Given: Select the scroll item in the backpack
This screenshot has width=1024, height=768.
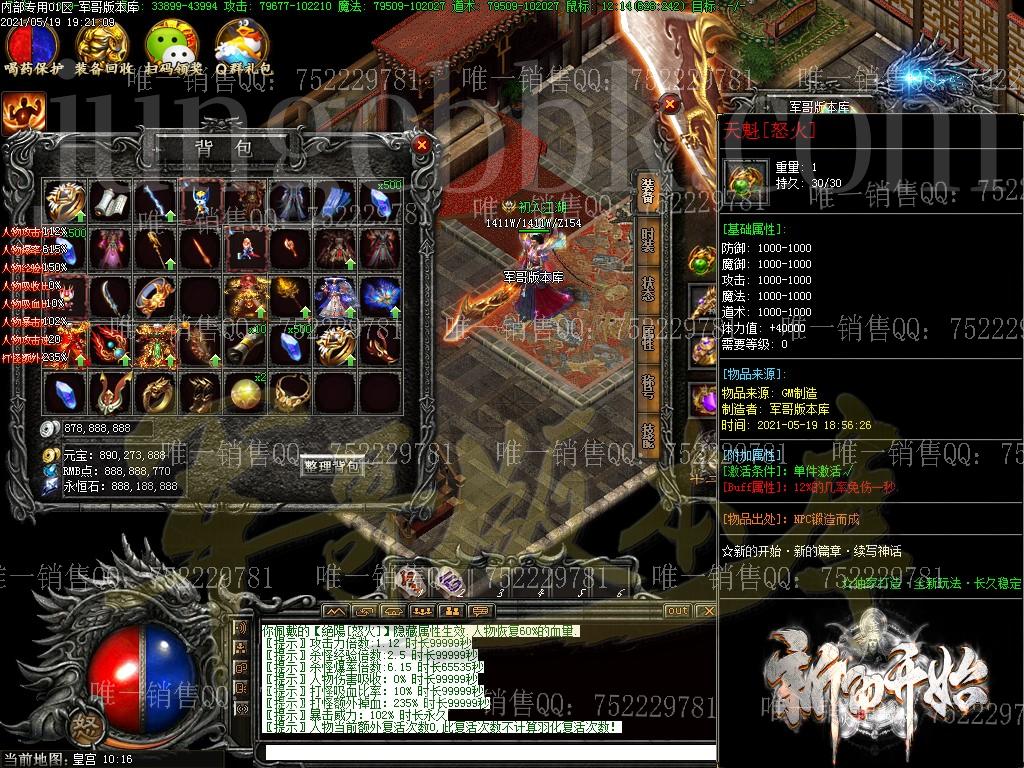Looking at the screenshot, I should pos(110,200).
